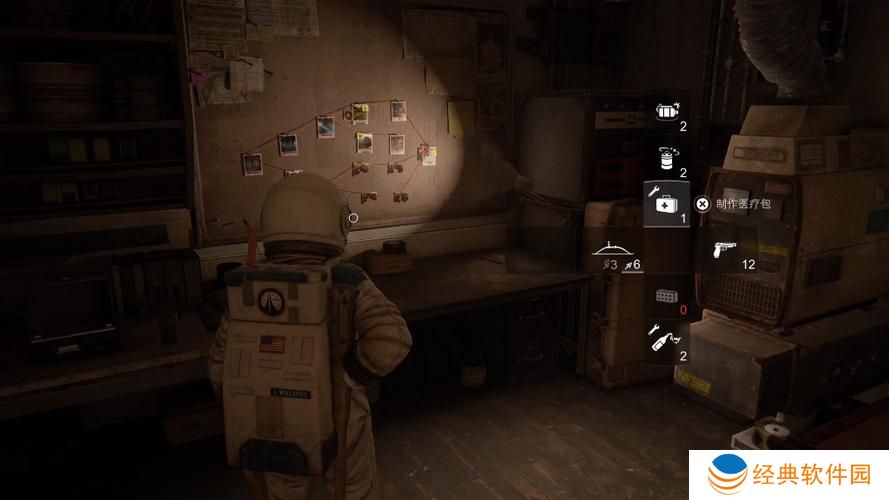Choose the Molotov cocktail crafting slot
Image resolution: width=889 pixels, height=500 pixels.
pos(667,341)
